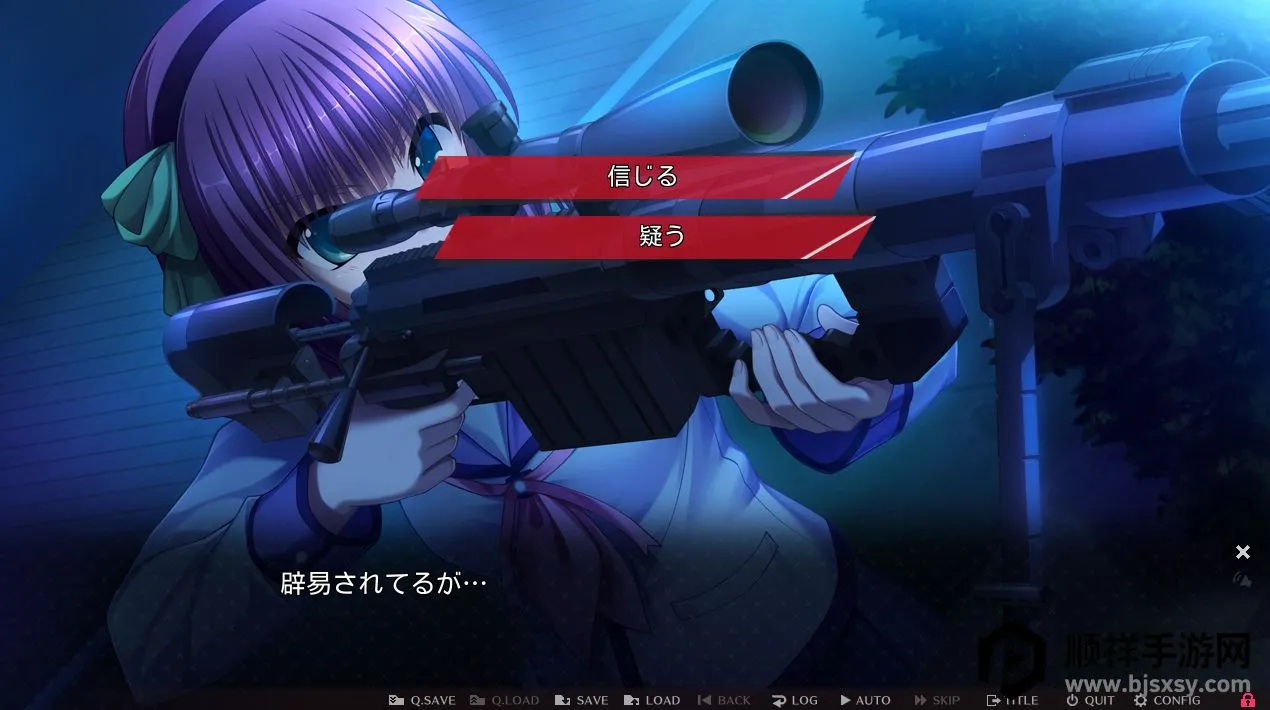Select the 疑う choice
The width and height of the screenshot is (1270, 710).
(x=660, y=237)
